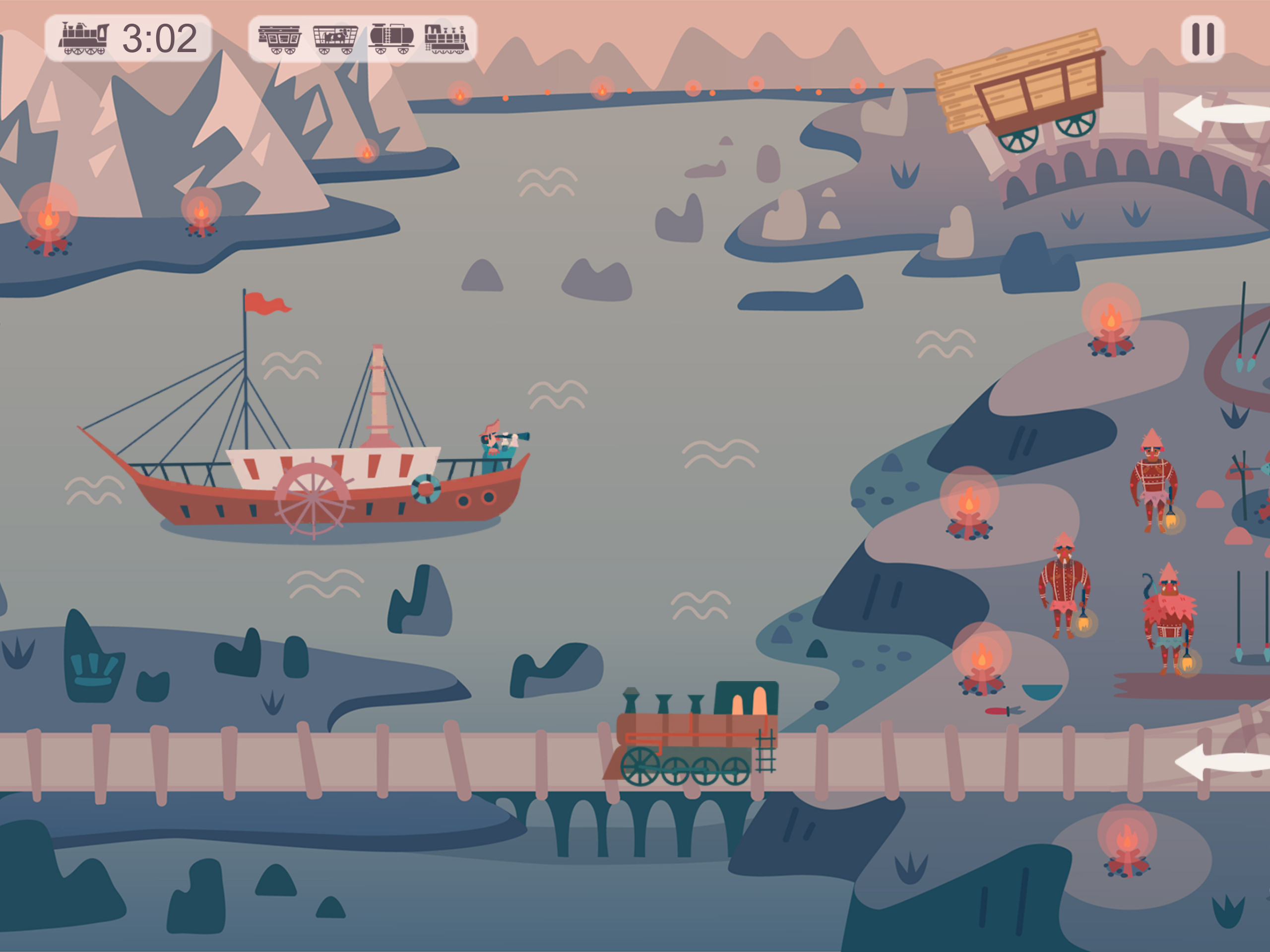Select the cattle wagon icon

coord(335,38)
